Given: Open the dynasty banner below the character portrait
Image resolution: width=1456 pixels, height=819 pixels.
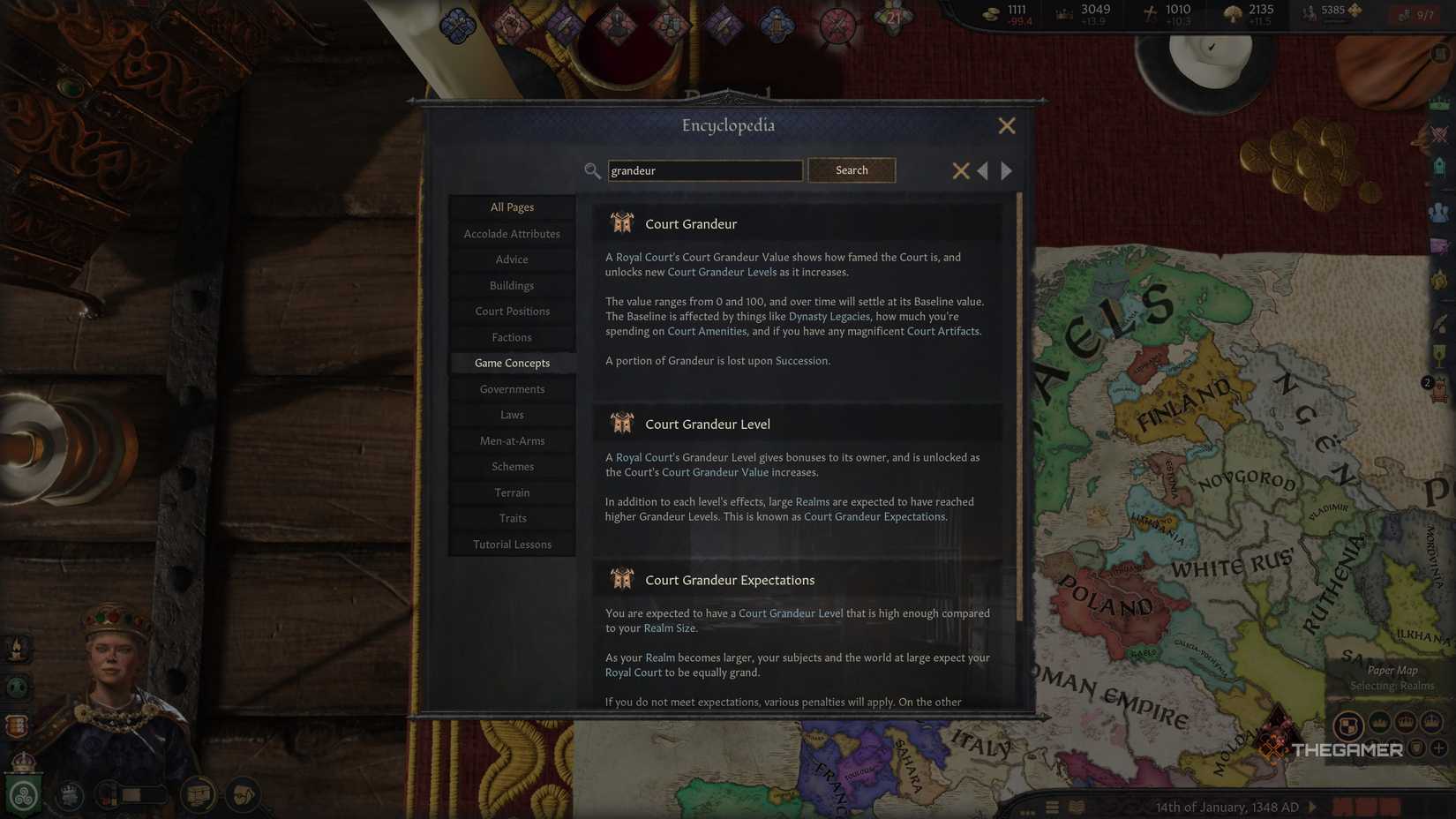Looking at the screenshot, I should (x=23, y=794).
